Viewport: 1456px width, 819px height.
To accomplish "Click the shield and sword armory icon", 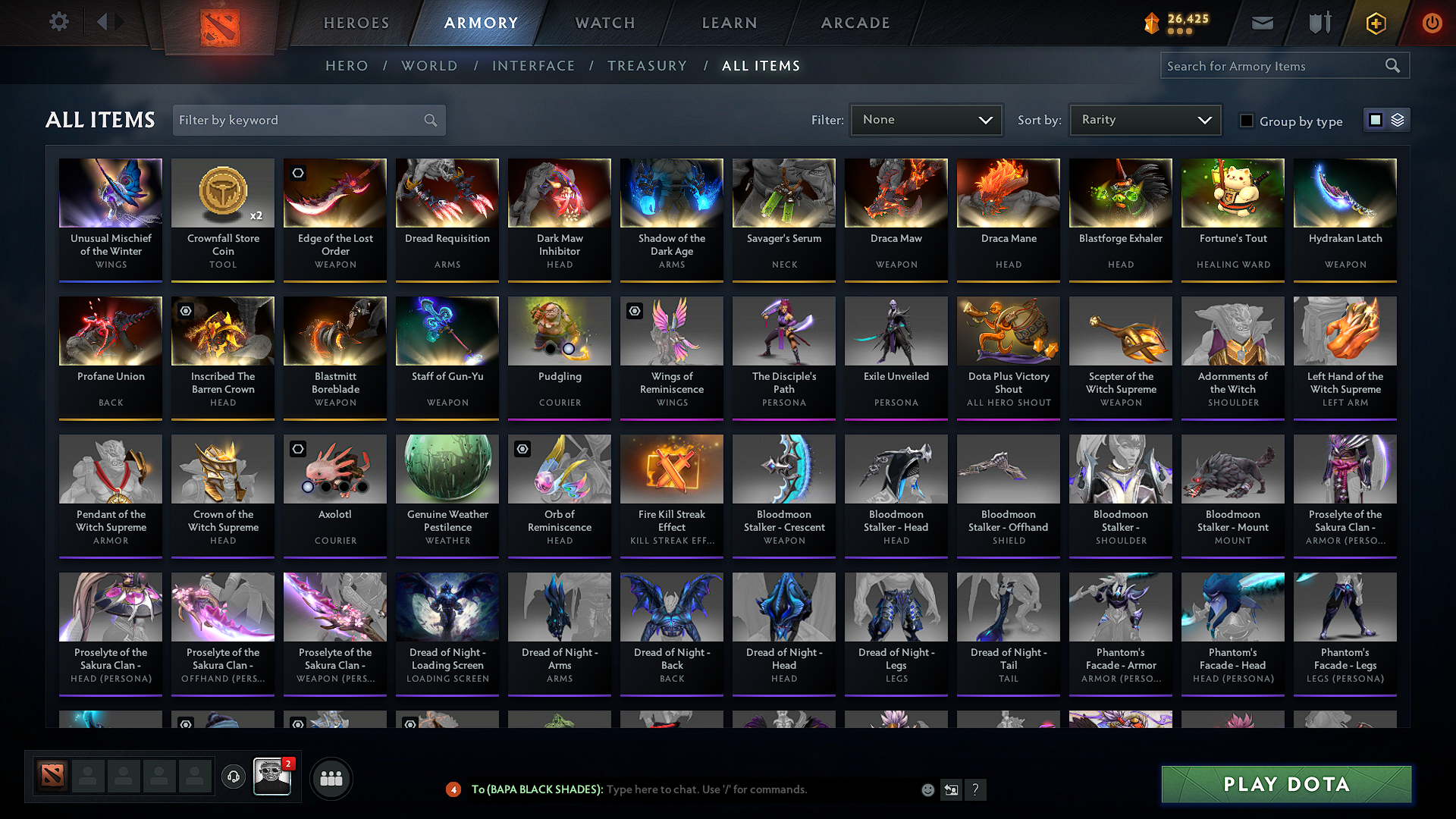I will pos(1319,23).
